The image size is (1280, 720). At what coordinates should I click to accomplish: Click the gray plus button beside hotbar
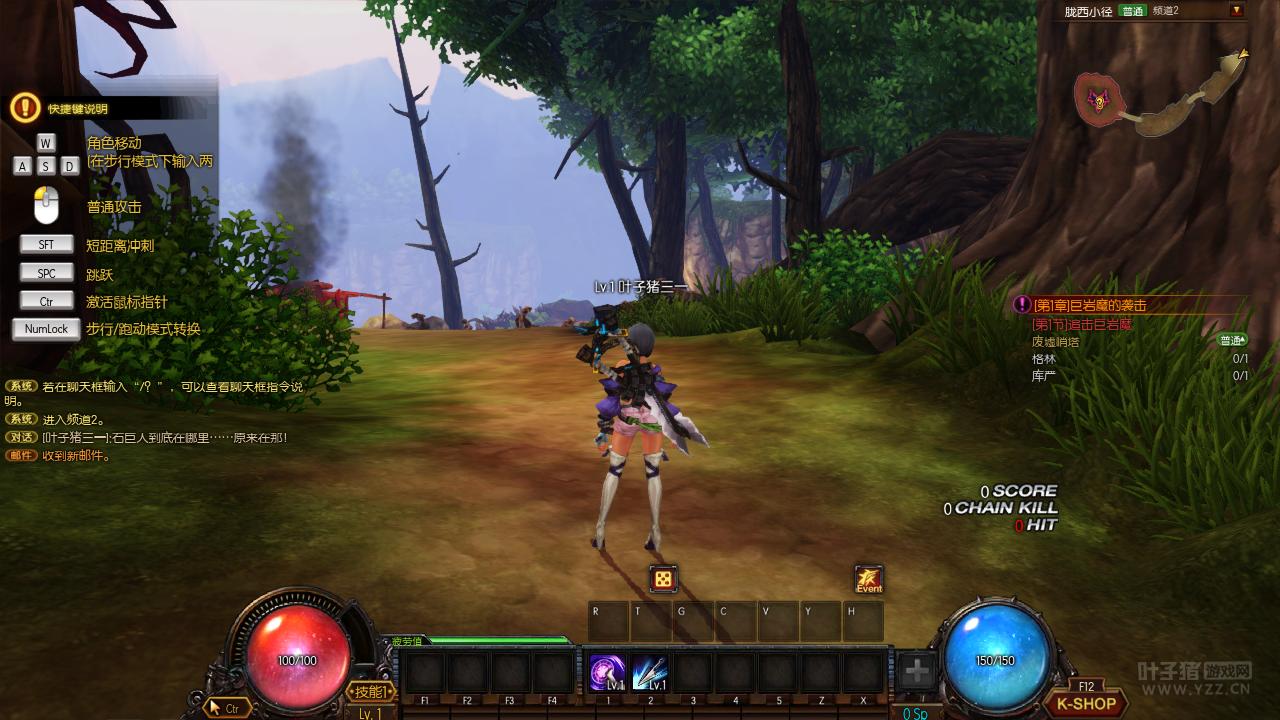(916, 672)
